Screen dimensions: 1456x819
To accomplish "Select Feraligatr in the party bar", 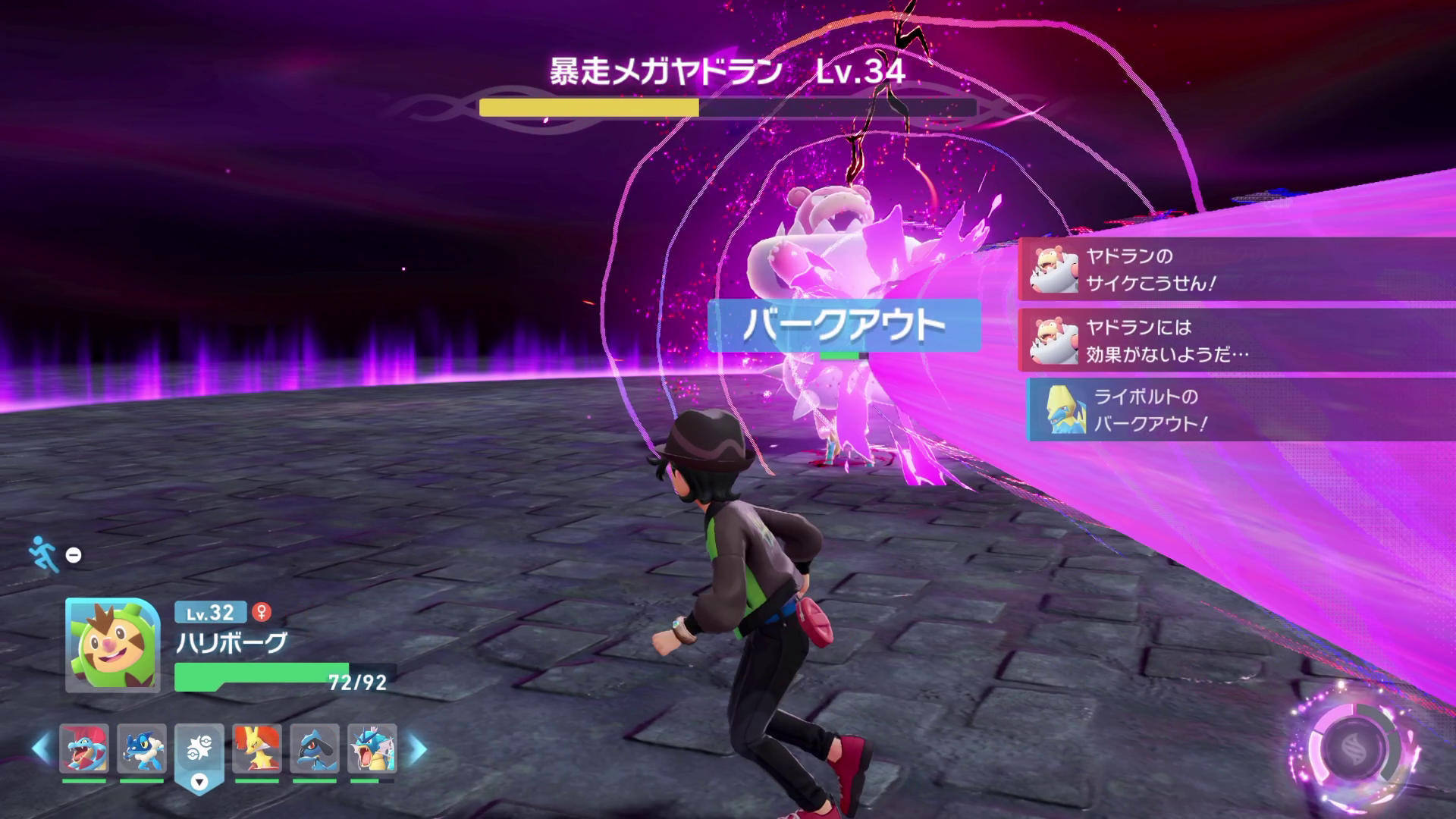I will [84, 748].
